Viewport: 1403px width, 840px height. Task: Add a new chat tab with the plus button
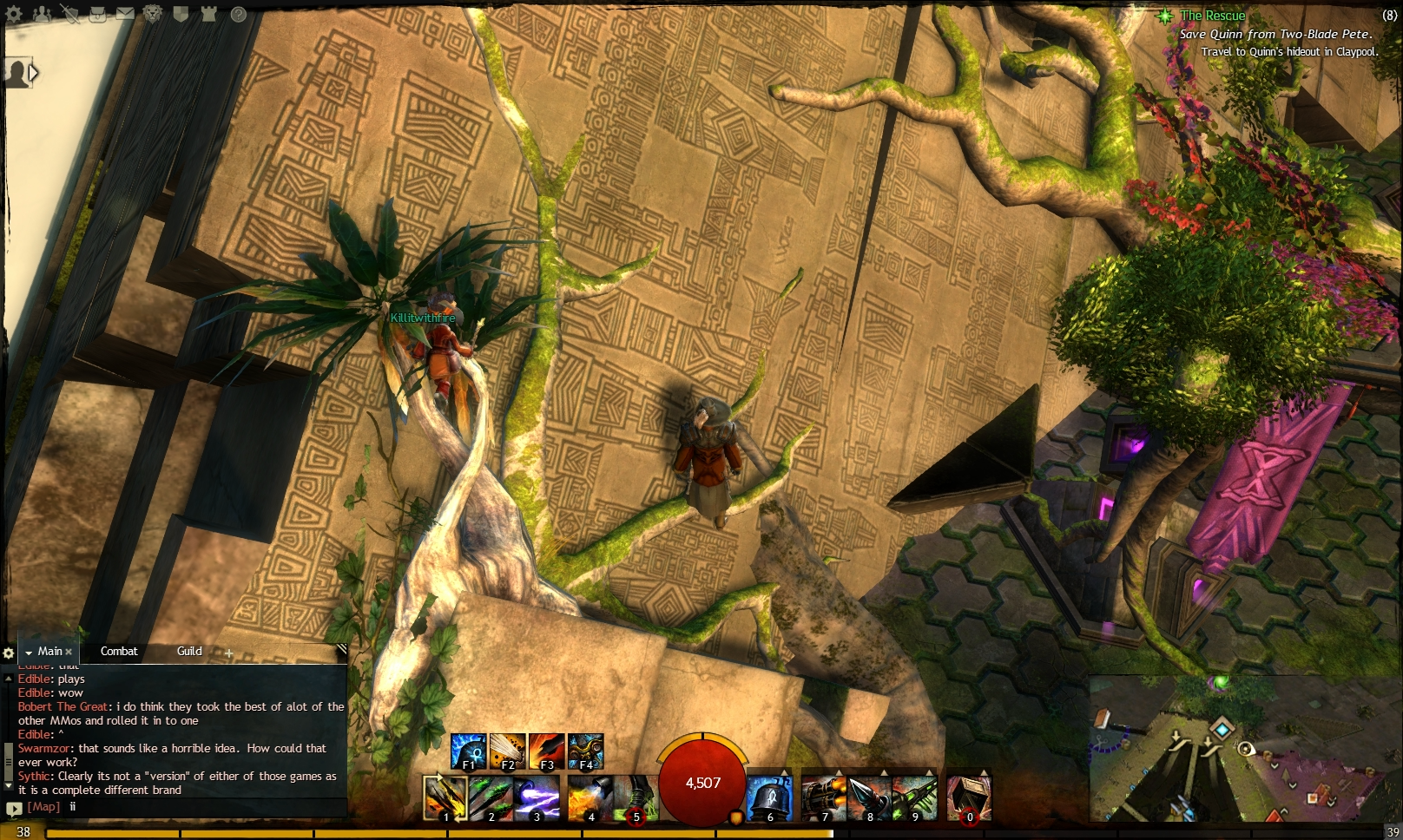[x=227, y=652]
